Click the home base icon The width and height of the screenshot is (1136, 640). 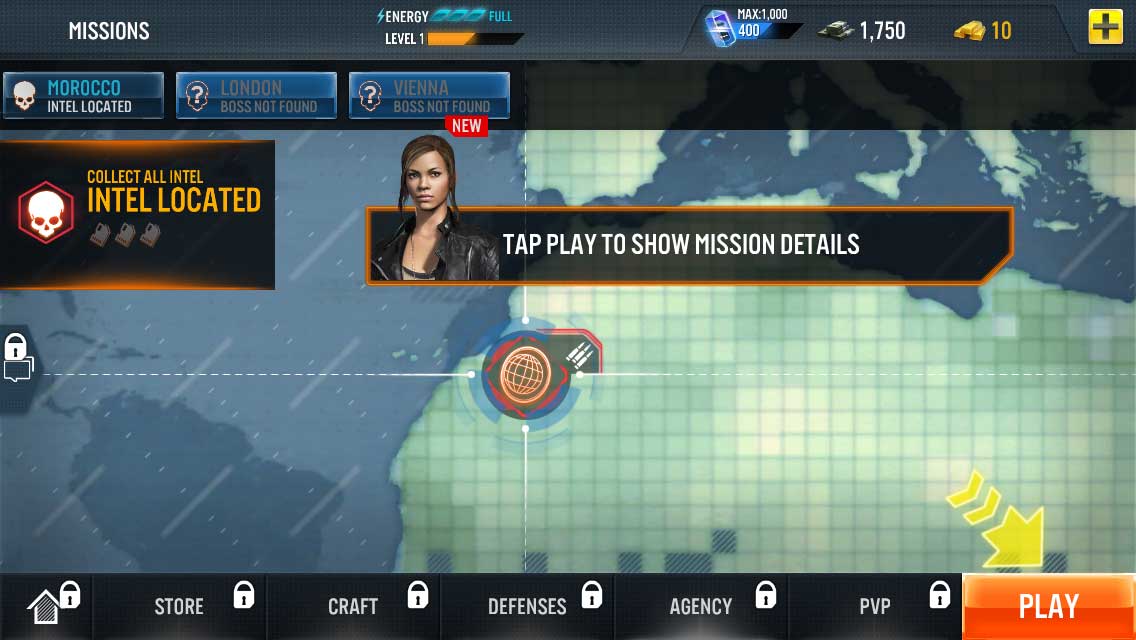pos(46,606)
